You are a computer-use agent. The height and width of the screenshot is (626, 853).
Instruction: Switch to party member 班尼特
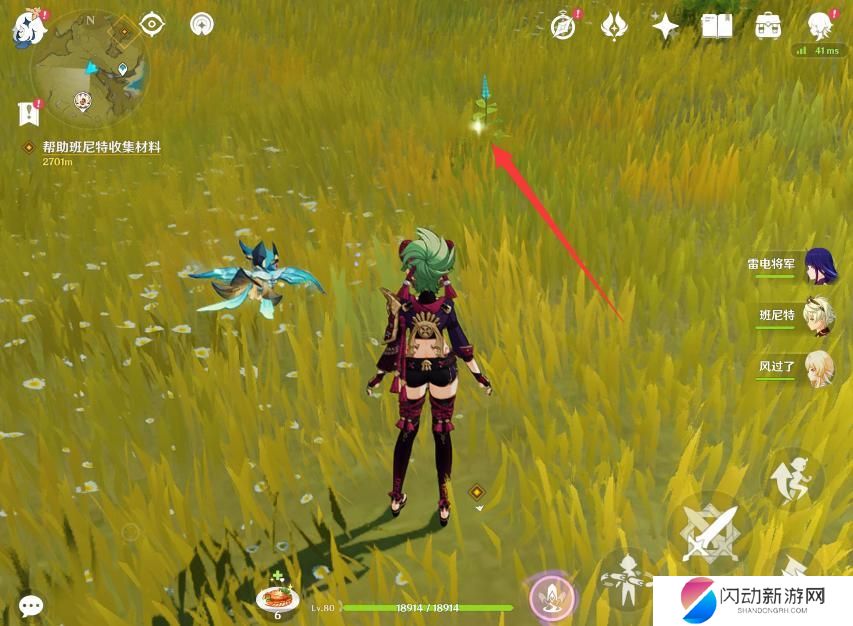[820, 316]
